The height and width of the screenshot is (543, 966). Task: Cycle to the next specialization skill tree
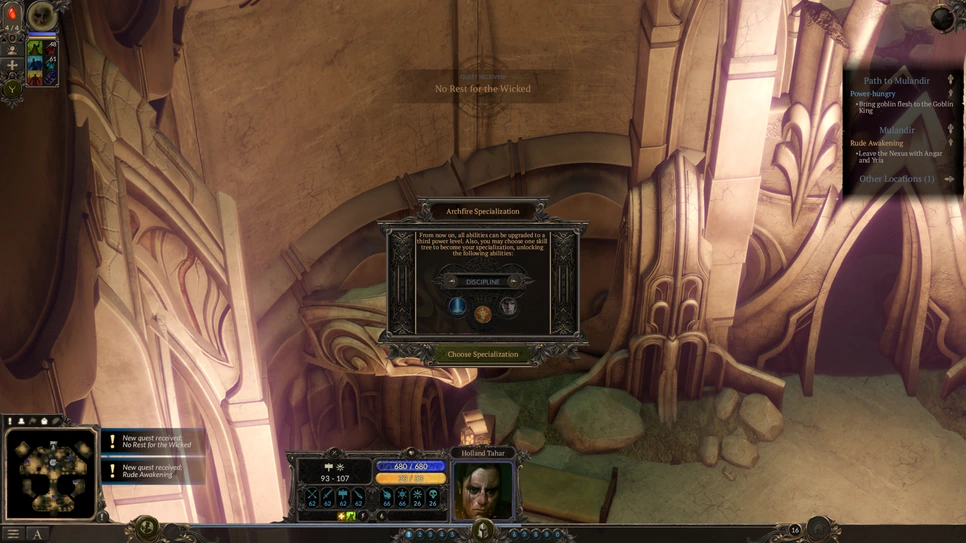(514, 282)
